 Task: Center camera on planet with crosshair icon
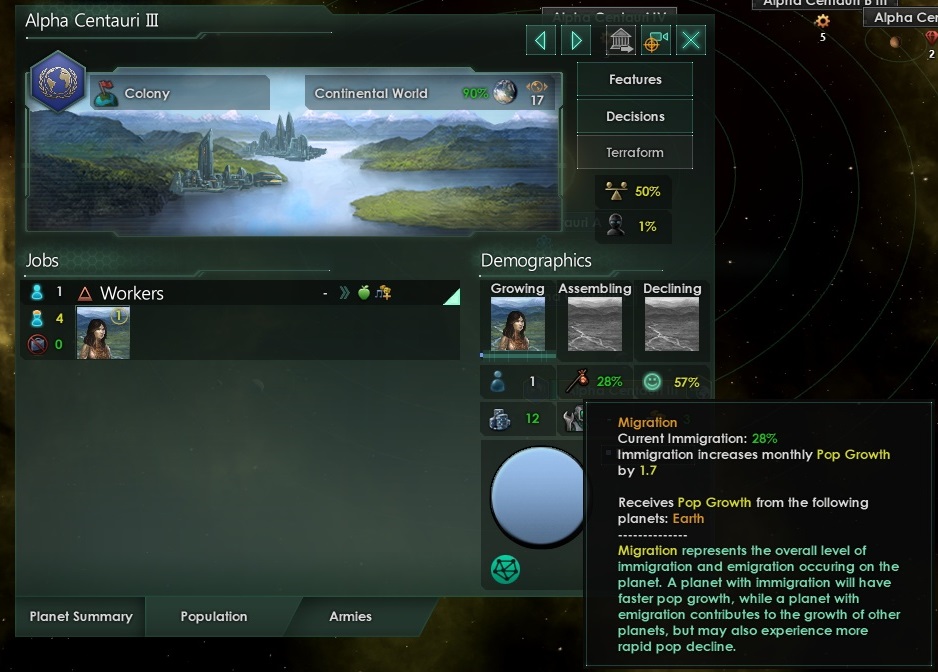coord(656,40)
